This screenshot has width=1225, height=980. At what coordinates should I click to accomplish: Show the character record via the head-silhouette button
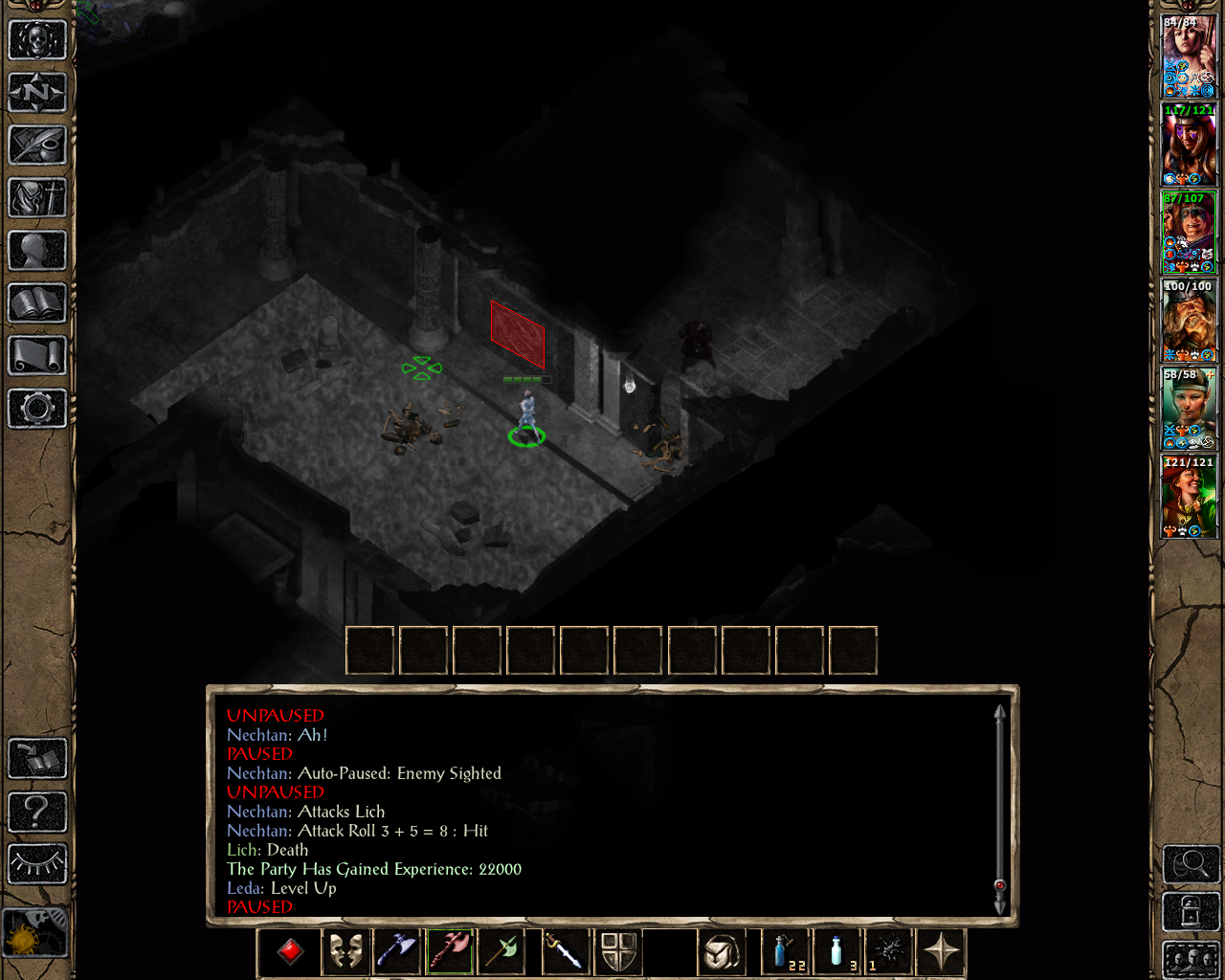(37, 251)
